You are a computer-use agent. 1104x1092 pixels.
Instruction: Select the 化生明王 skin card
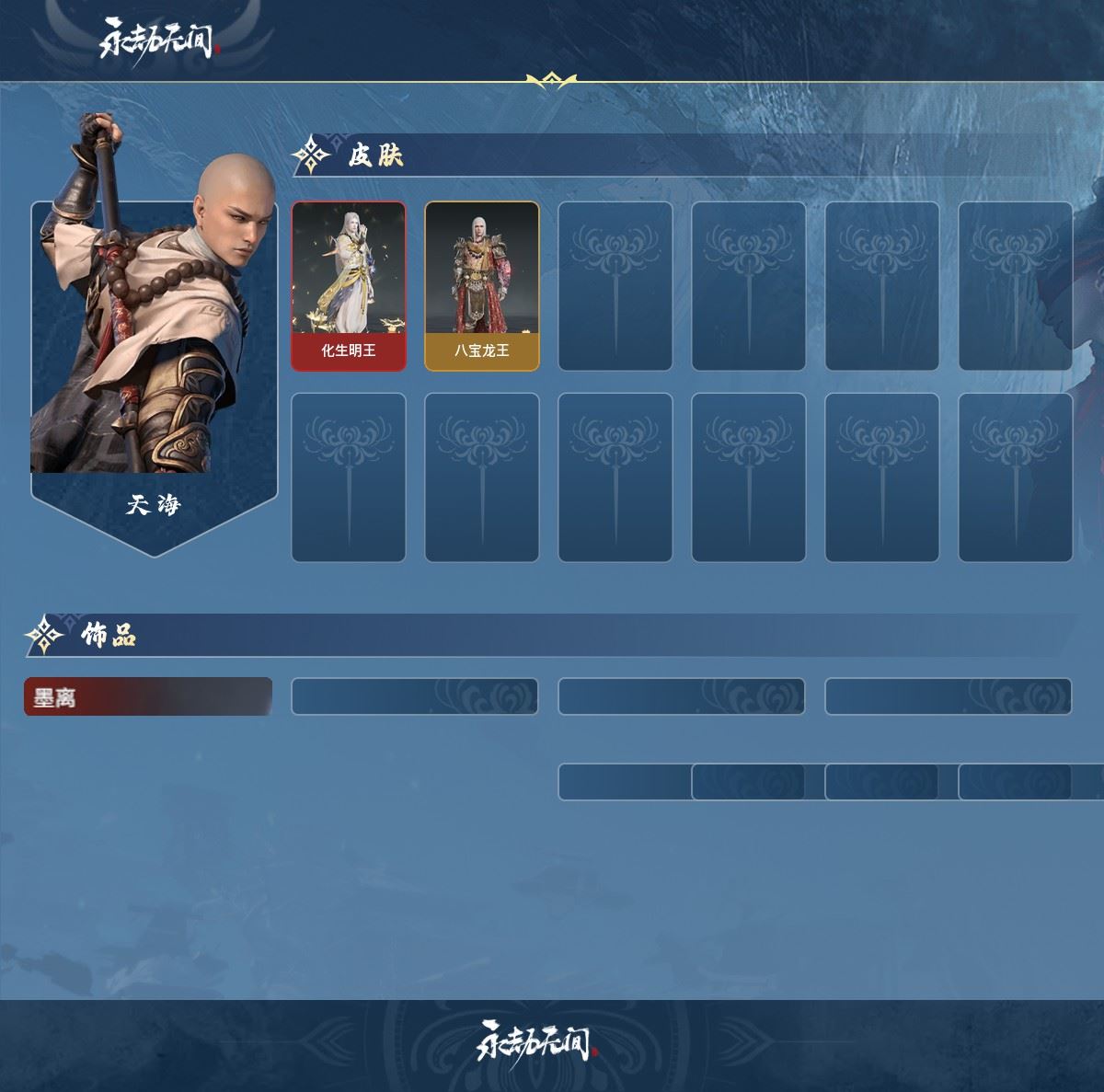coord(349,286)
